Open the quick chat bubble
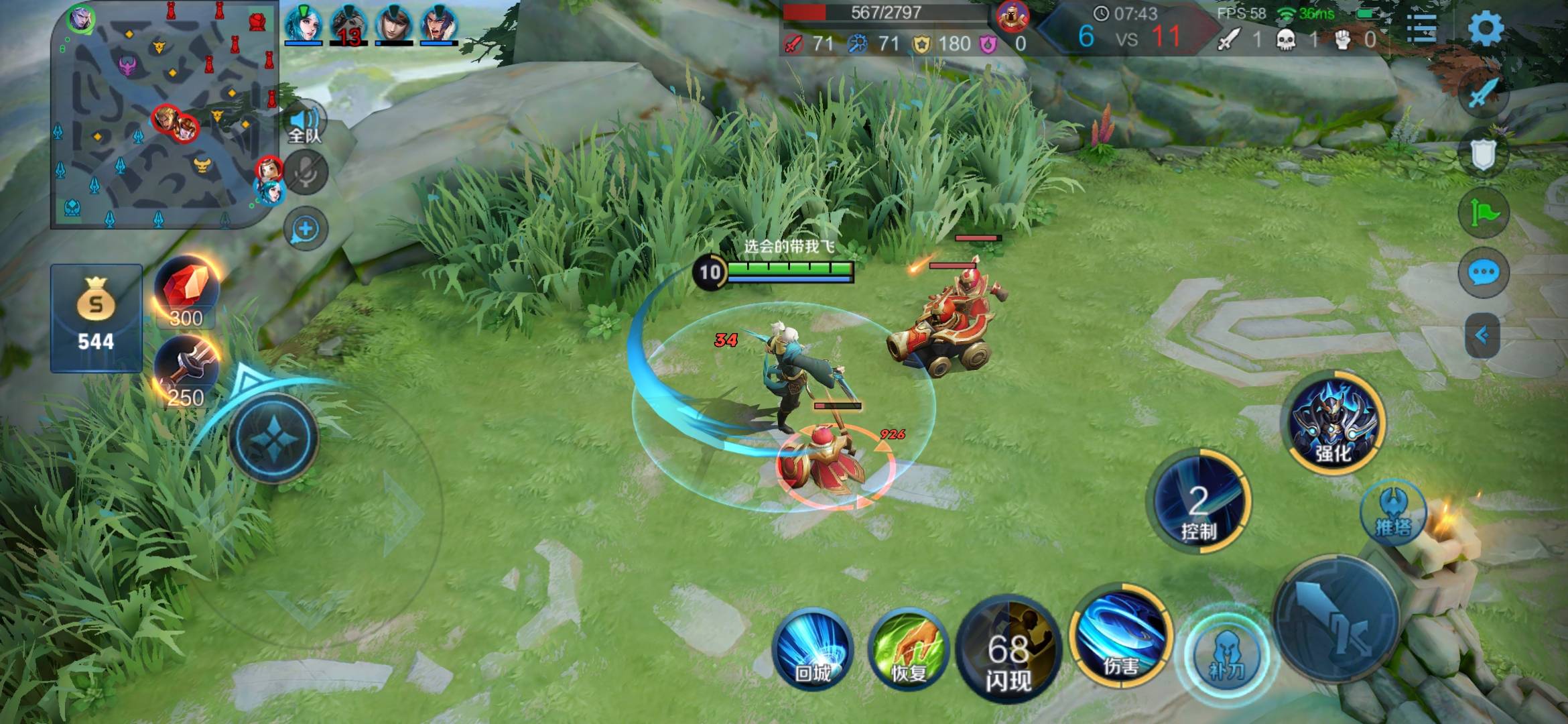 tap(1483, 274)
